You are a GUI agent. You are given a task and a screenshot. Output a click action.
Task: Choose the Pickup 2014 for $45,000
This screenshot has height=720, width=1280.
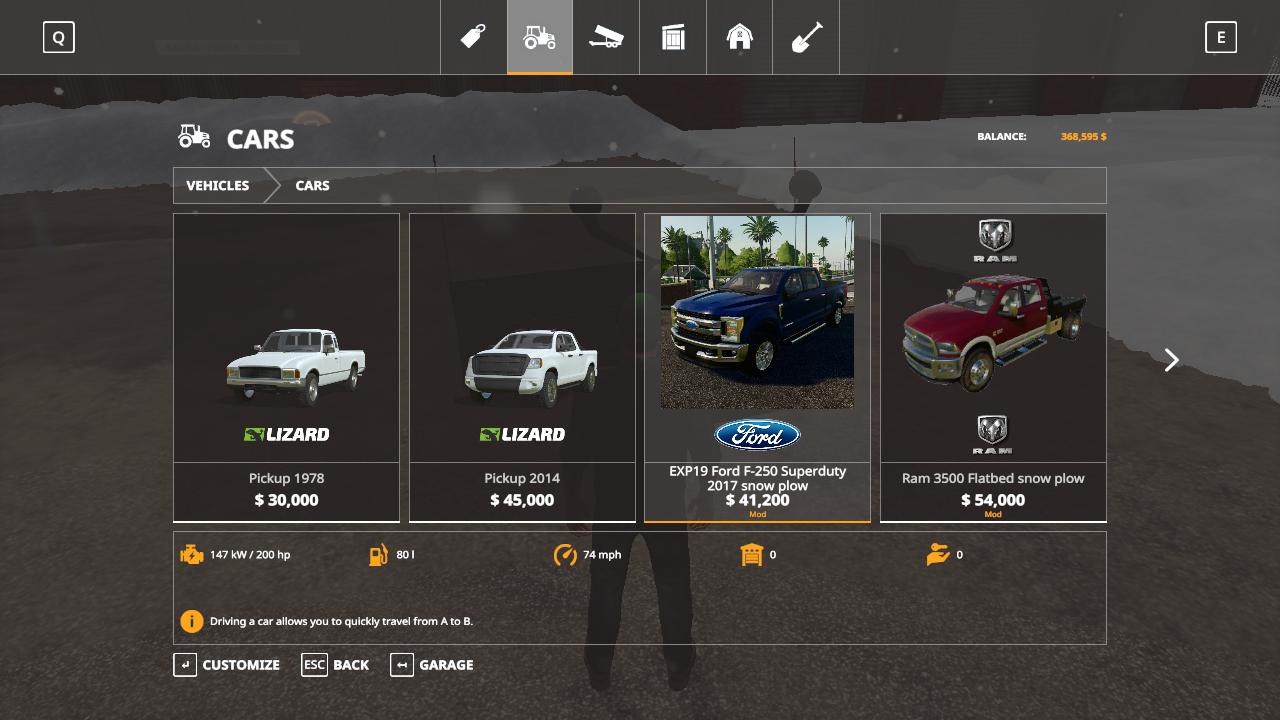(522, 367)
